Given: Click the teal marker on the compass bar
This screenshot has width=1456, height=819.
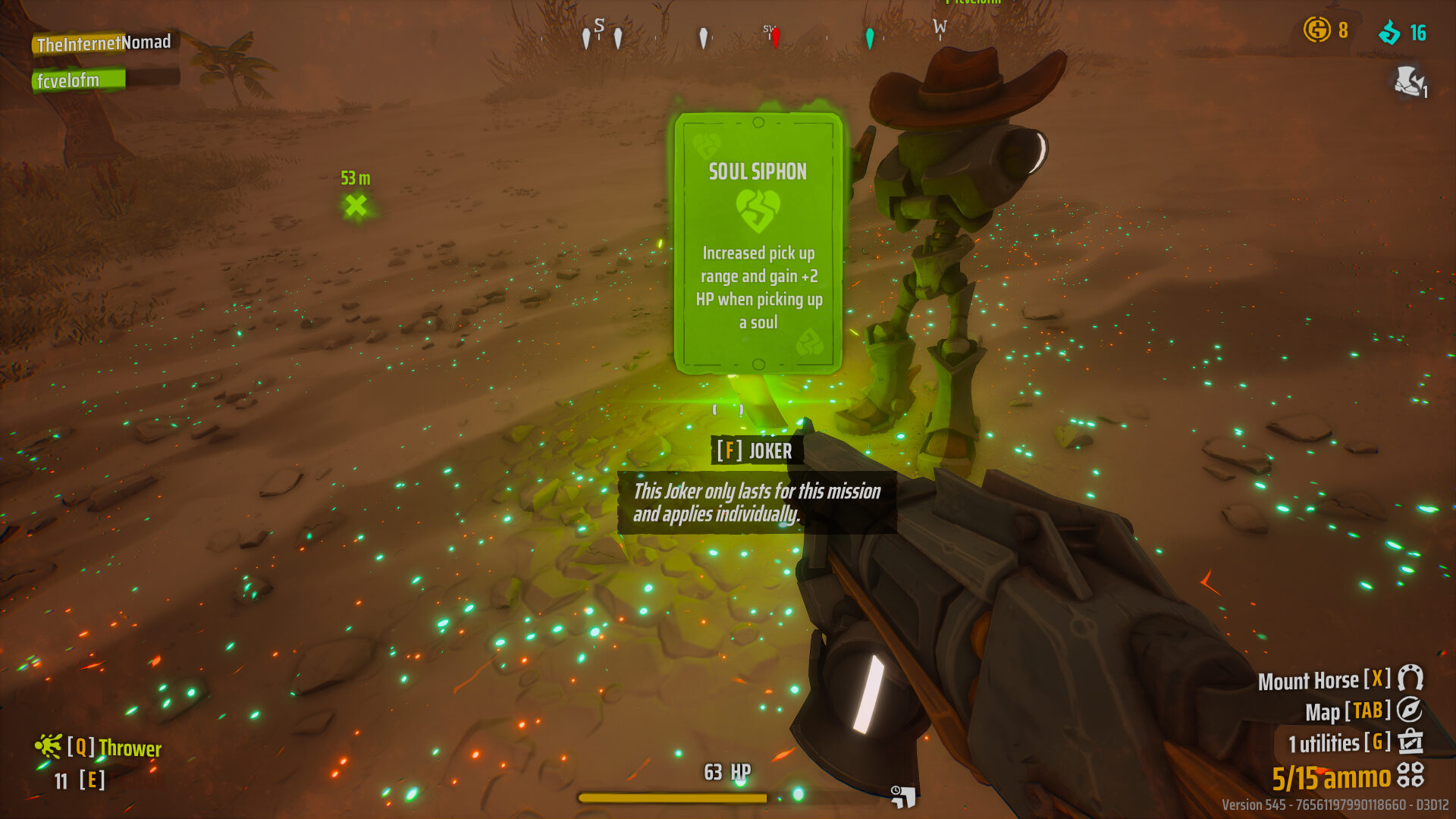Looking at the screenshot, I should coord(870,38).
